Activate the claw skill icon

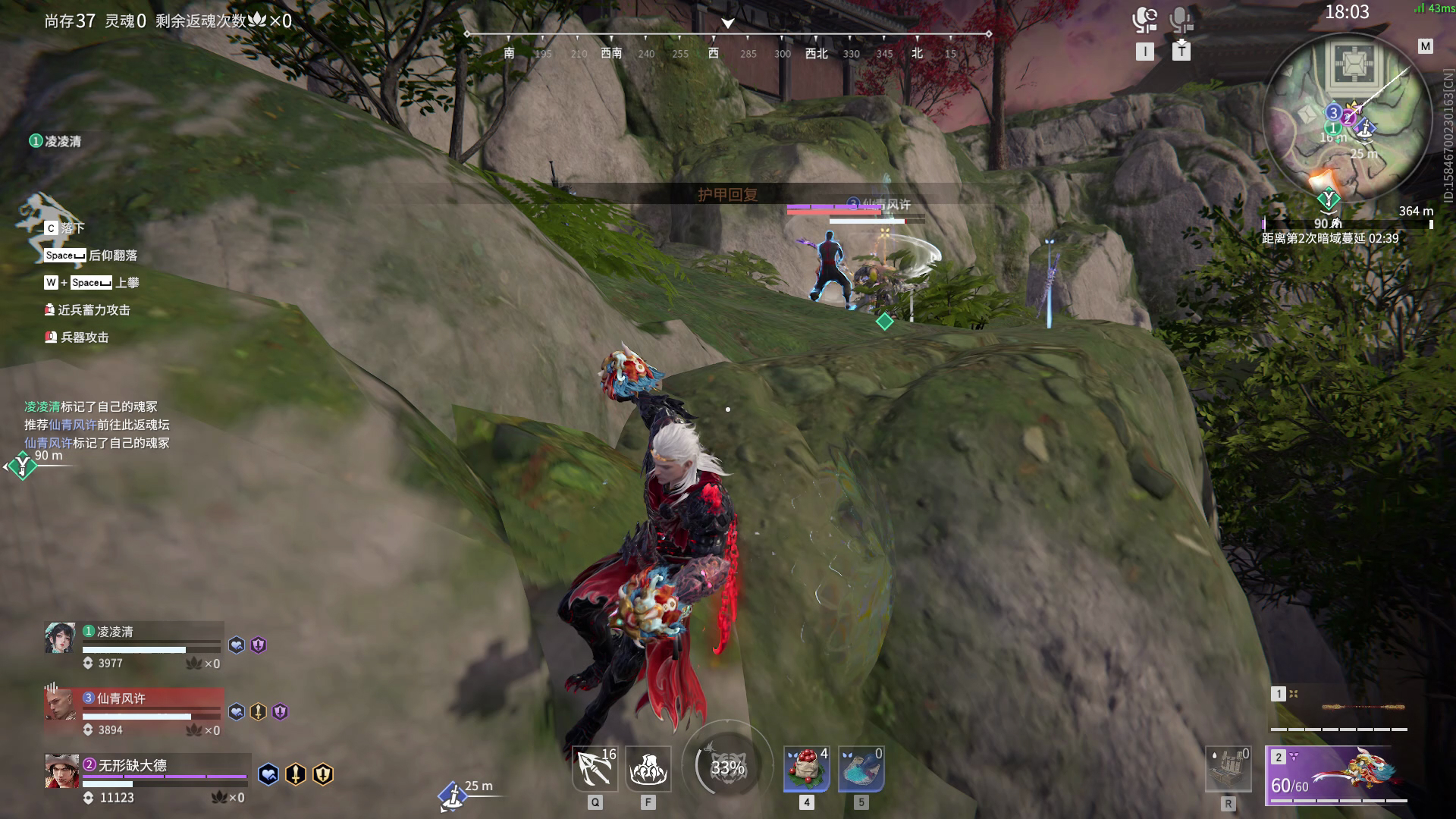[648, 769]
